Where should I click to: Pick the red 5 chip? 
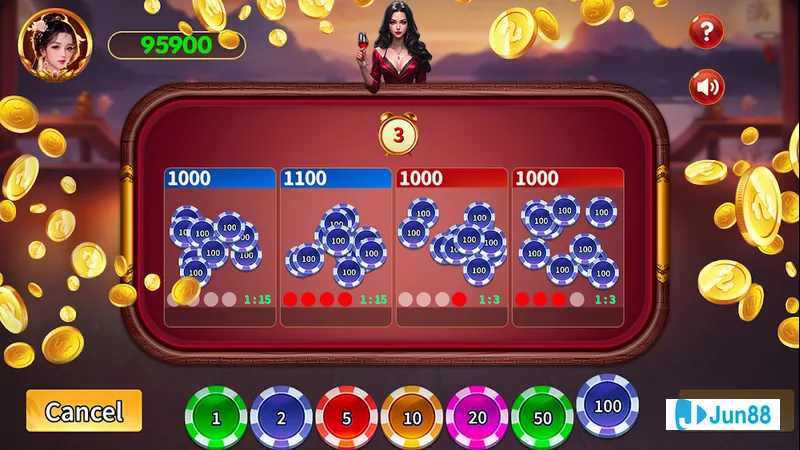click(x=346, y=417)
